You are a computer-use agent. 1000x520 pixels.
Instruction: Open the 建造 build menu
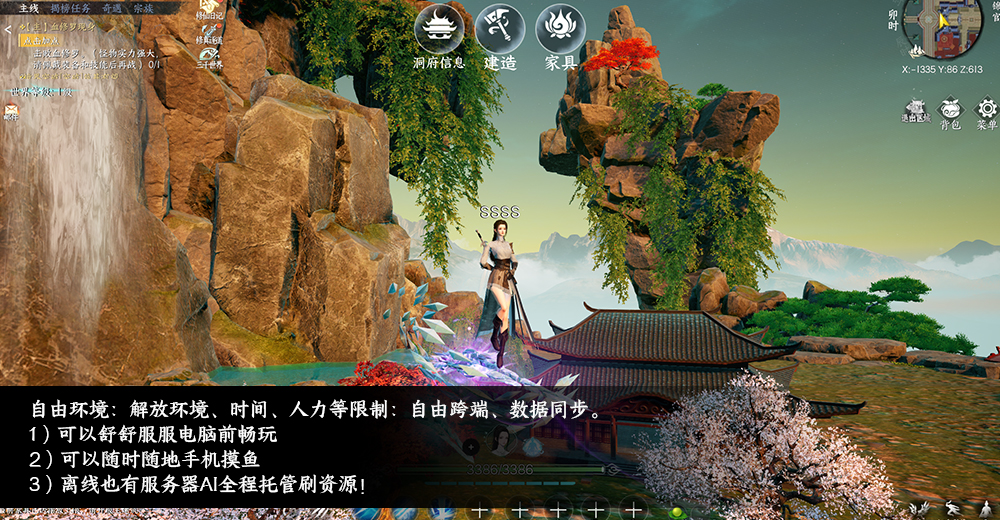(x=500, y=30)
